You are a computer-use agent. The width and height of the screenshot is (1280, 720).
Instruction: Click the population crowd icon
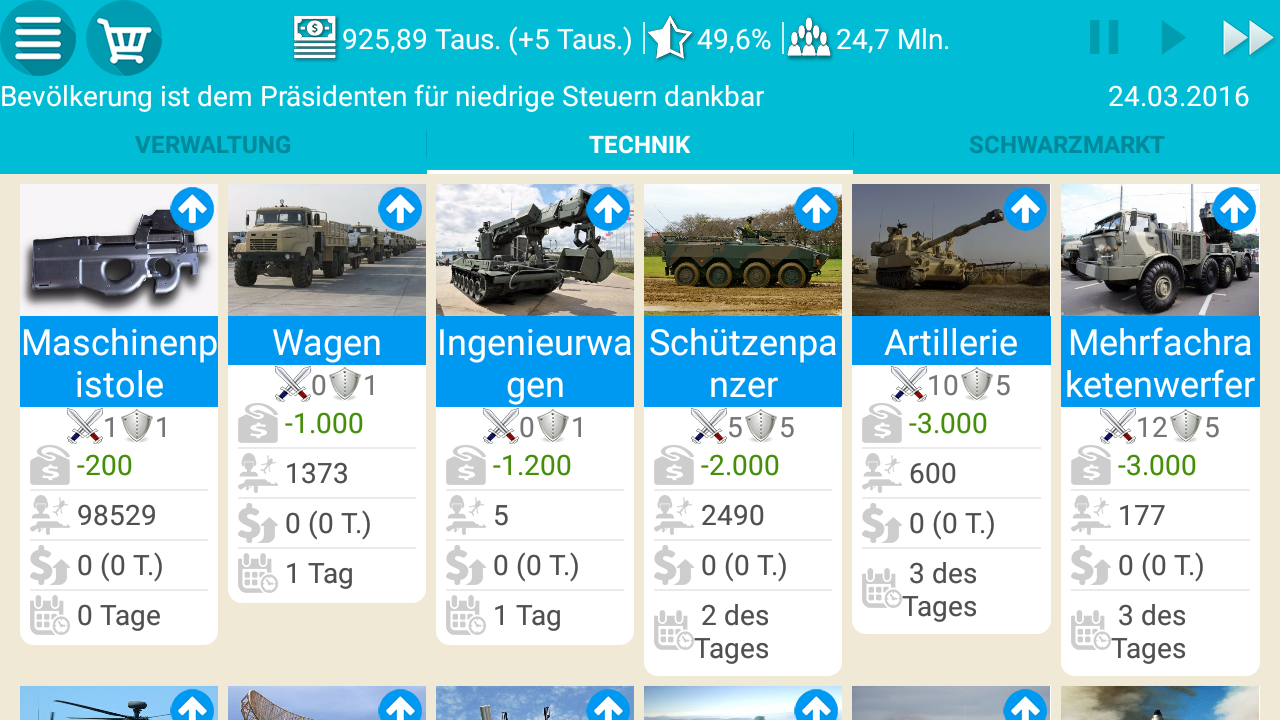(x=808, y=38)
